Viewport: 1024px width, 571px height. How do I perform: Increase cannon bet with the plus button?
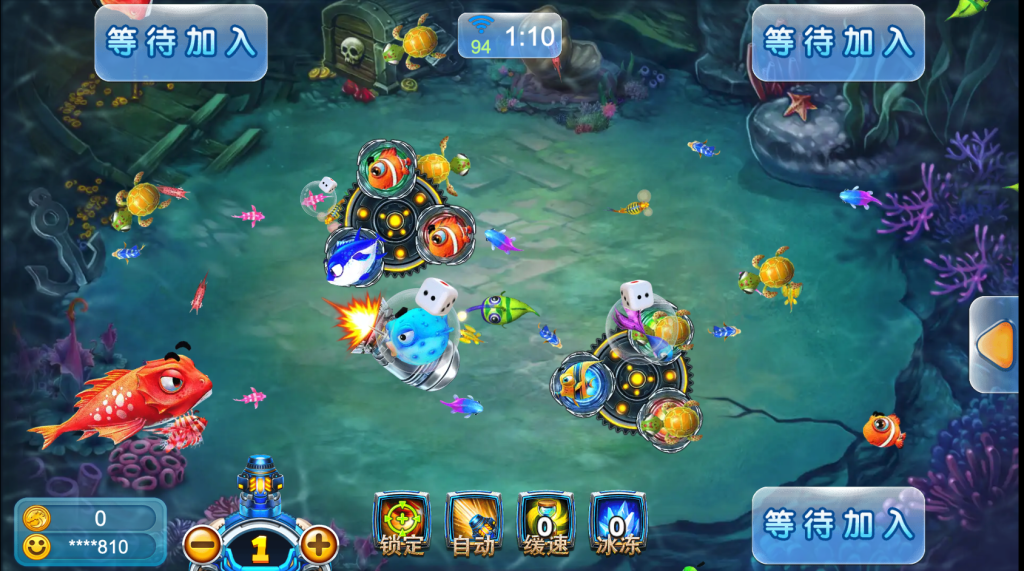(319, 545)
